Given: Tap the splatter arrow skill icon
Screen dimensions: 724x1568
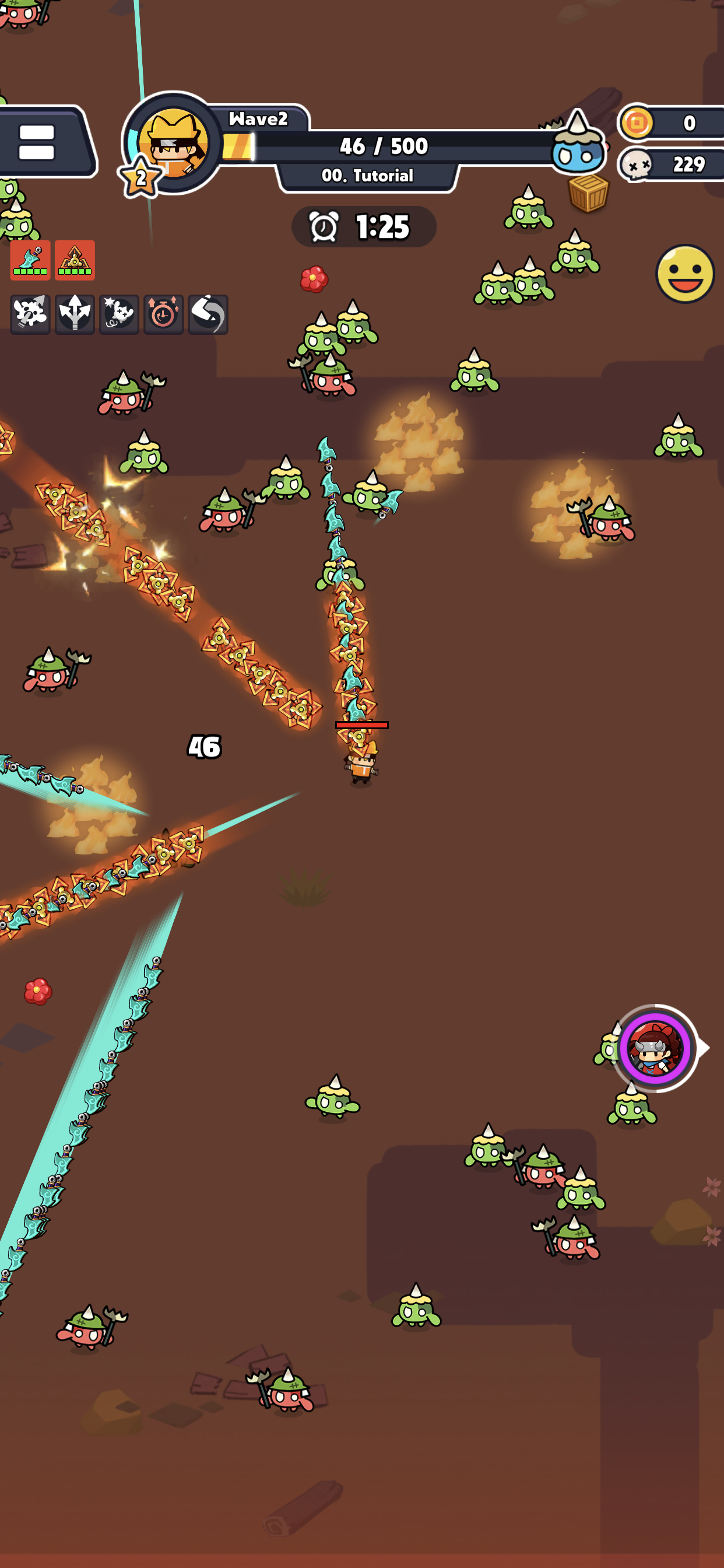Looking at the screenshot, I should click(x=30, y=314).
